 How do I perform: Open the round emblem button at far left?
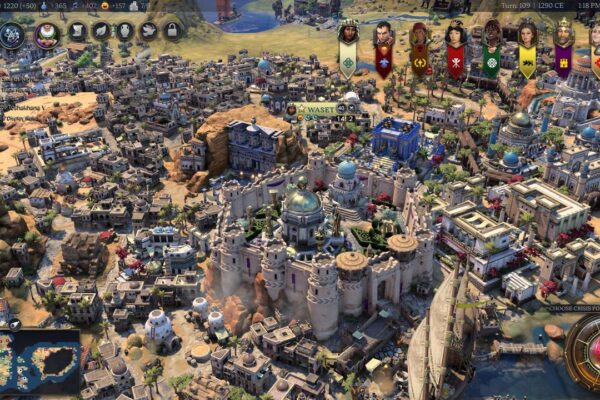(13, 35)
